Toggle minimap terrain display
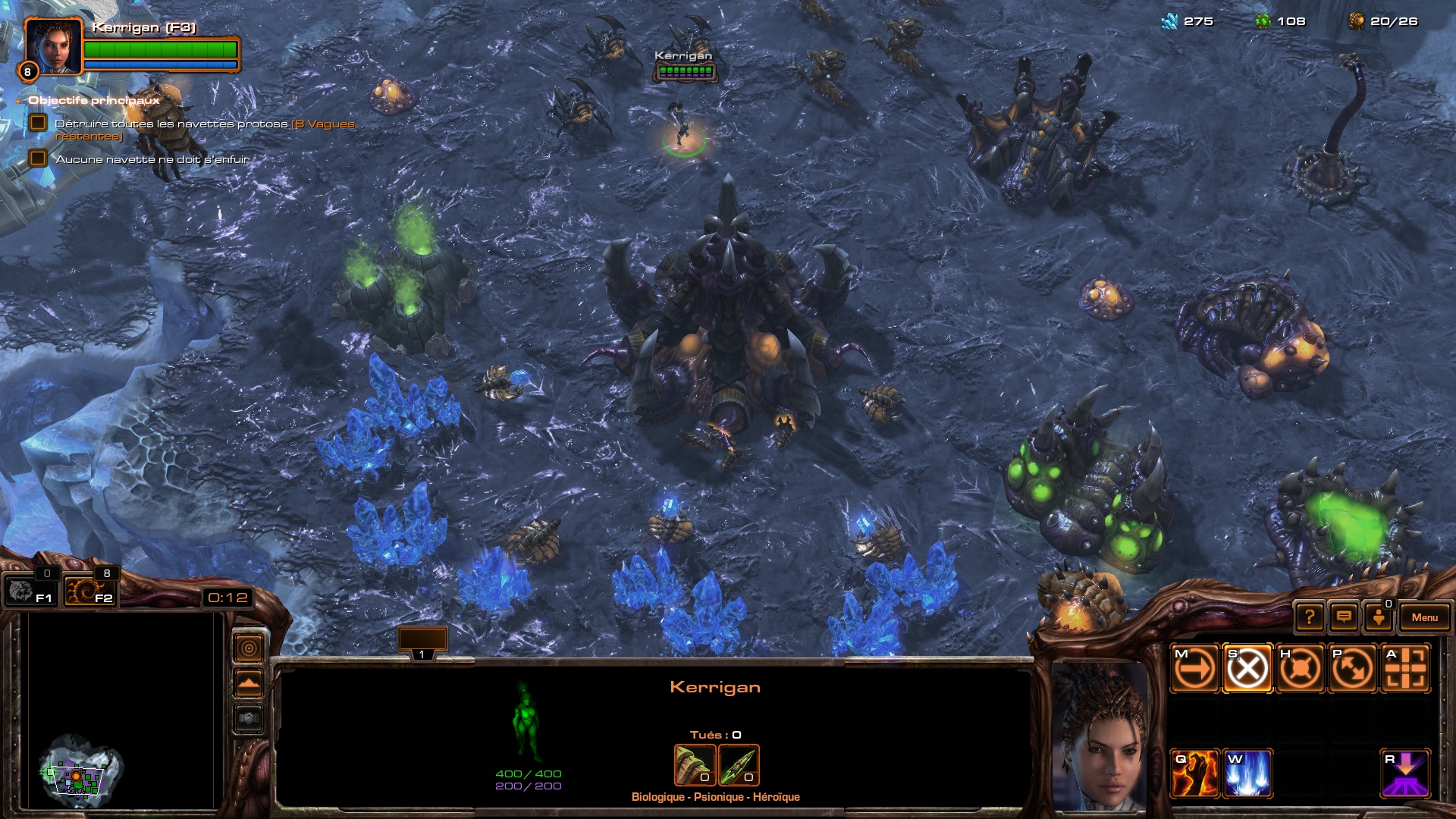The width and height of the screenshot is (1456, 819). 249,683
